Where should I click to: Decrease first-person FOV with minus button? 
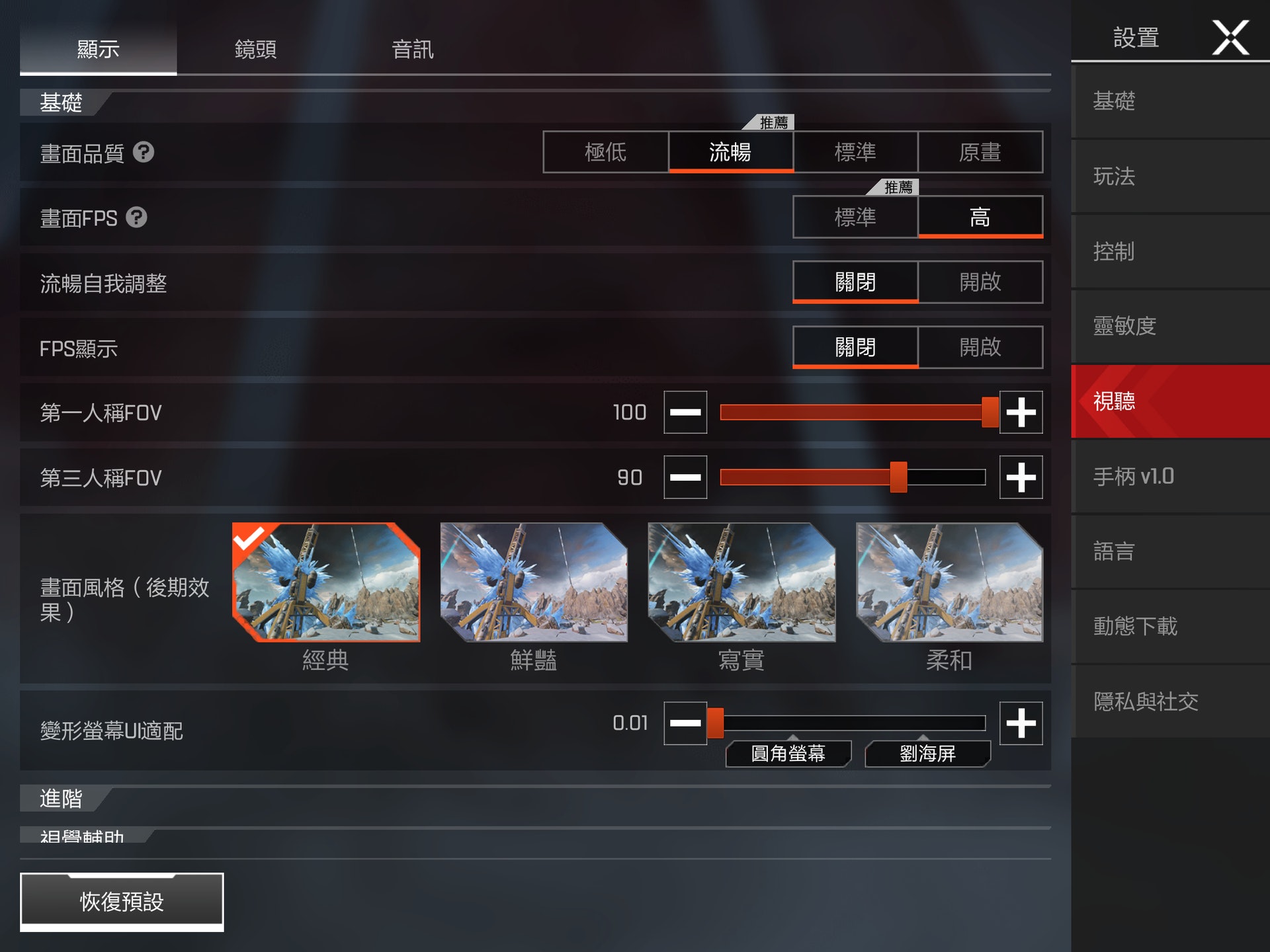[x=685, y=411]
